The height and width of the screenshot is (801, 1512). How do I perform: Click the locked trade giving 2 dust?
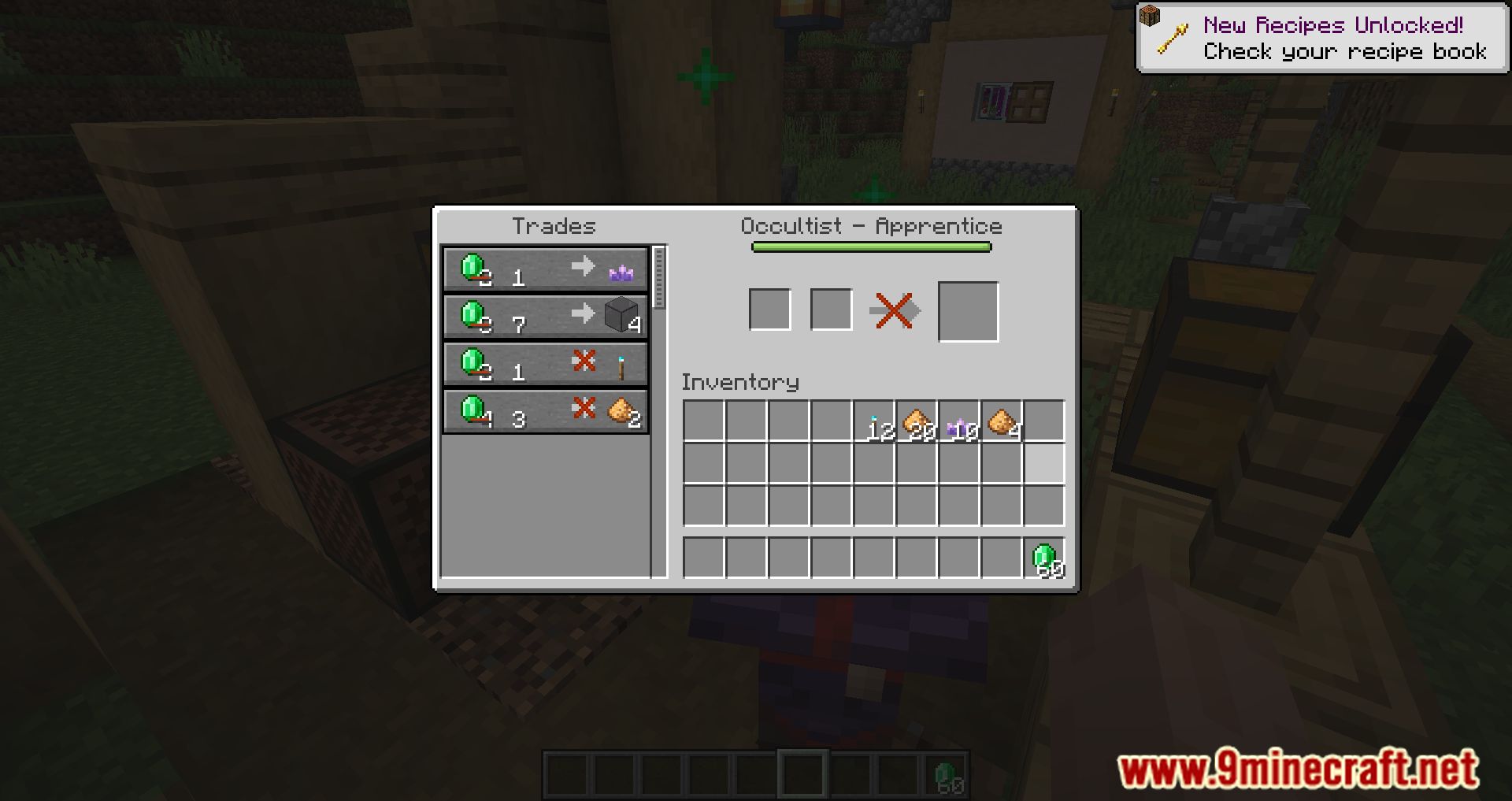(546, 410)
